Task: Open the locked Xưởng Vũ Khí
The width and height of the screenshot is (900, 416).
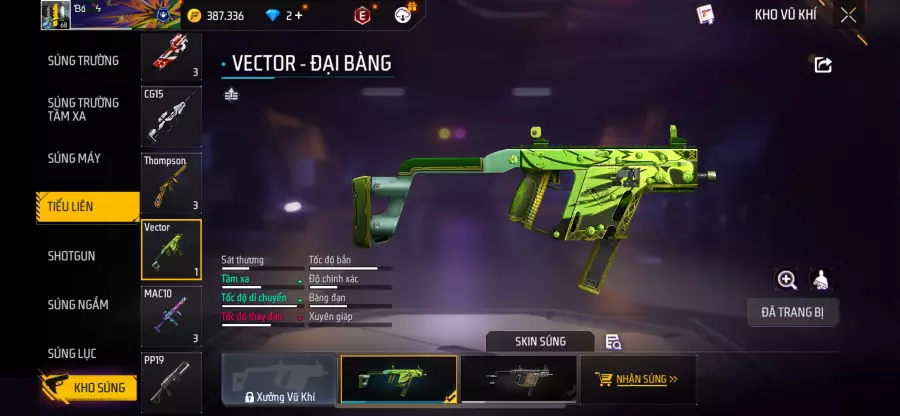Action: pyautogui.click(x=278, y=380)
